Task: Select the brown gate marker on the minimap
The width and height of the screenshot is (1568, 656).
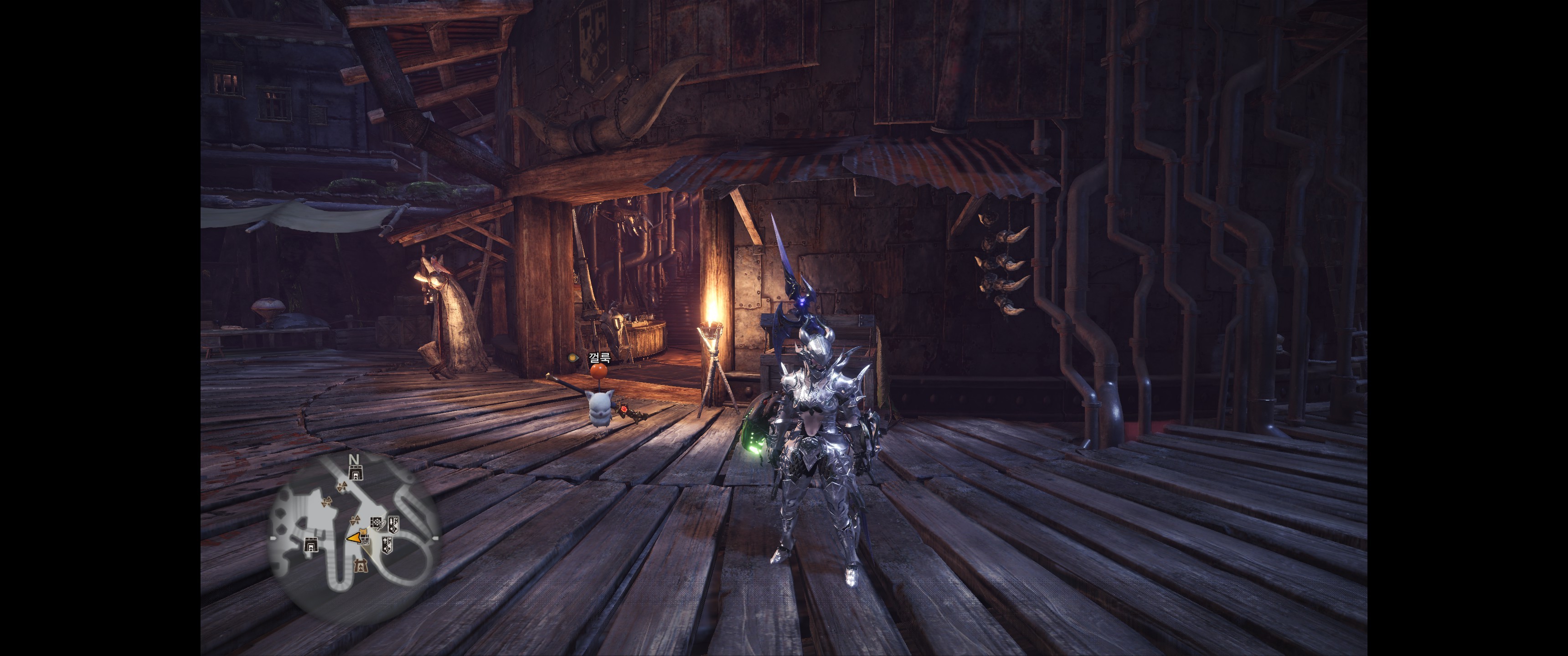Action: point(361,567)
